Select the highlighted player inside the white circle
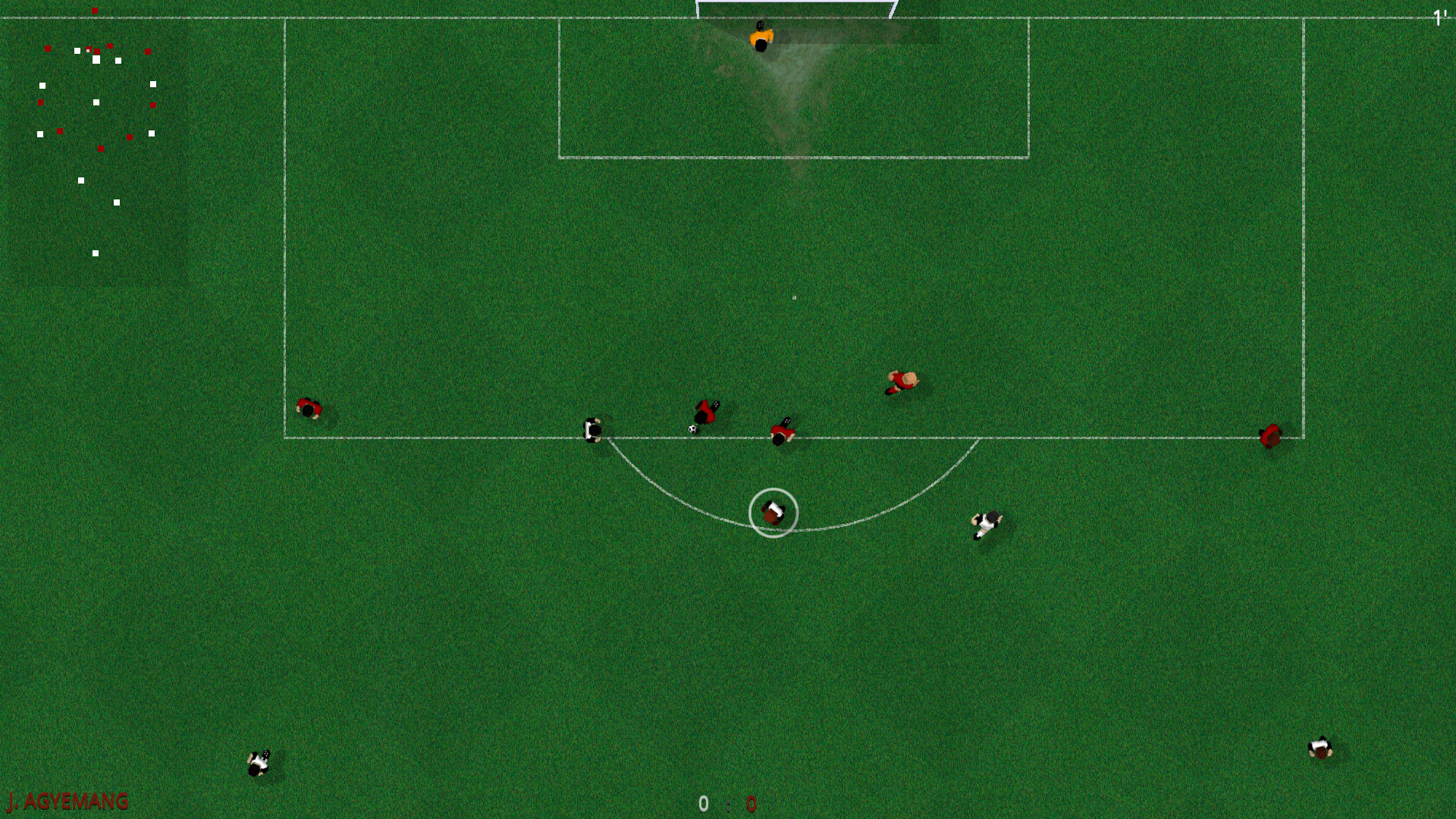The width and height of the screenshot is (1456, 819). (x=773, y=513)
